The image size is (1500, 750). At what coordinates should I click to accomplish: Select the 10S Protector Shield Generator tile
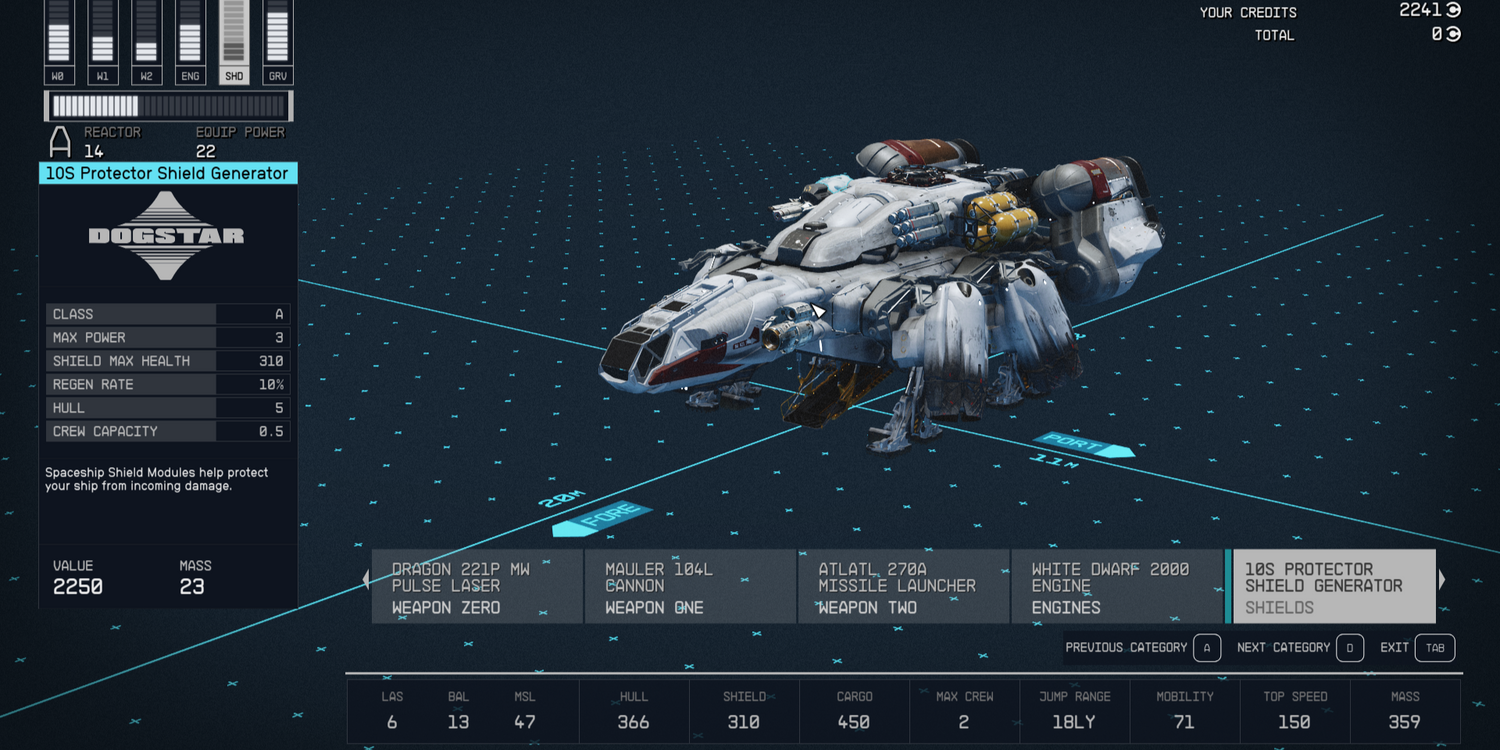coord(1334,587)
